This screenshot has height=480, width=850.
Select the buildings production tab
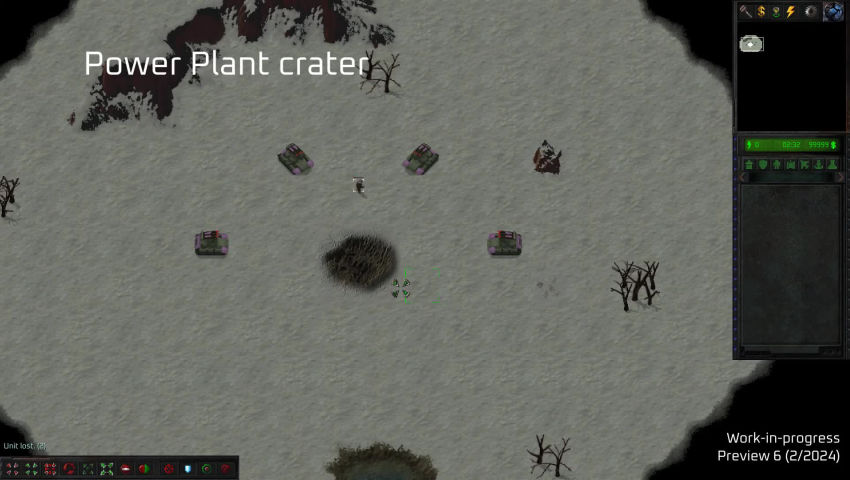tap(749, 165)
